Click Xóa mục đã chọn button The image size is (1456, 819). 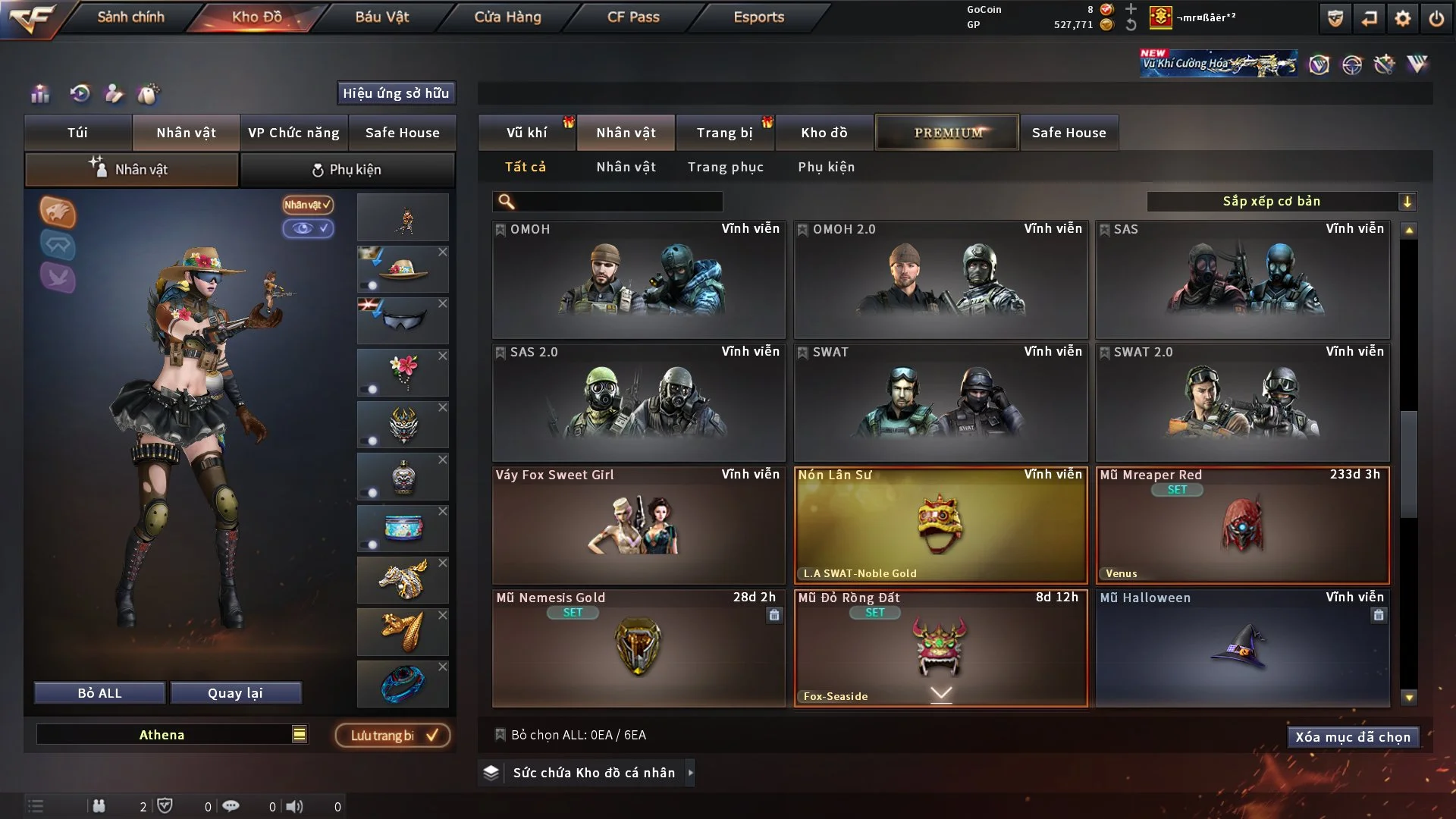1352,737
